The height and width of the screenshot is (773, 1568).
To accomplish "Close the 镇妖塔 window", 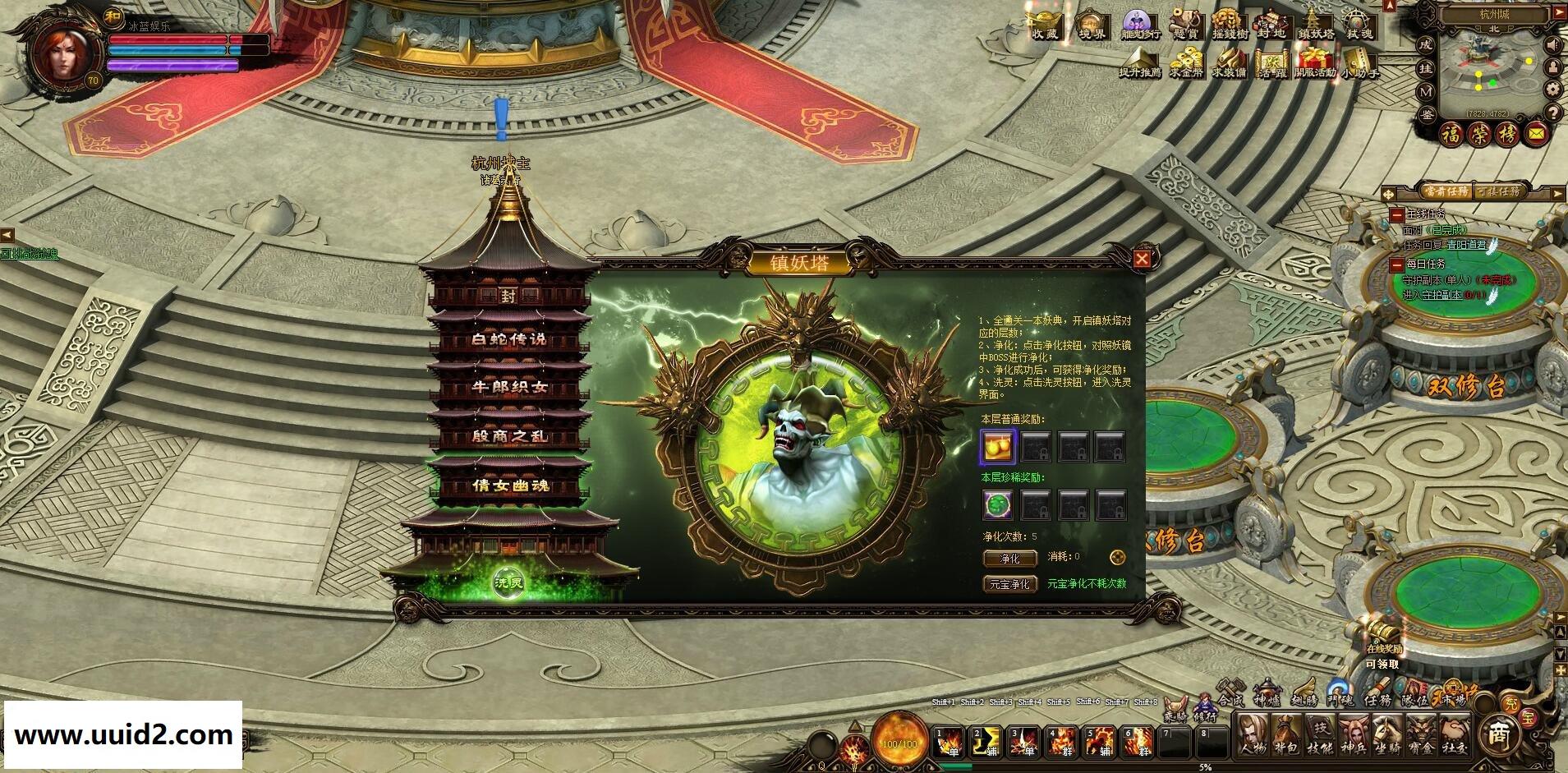I will pyautogui.click(x=1142, y=260).
